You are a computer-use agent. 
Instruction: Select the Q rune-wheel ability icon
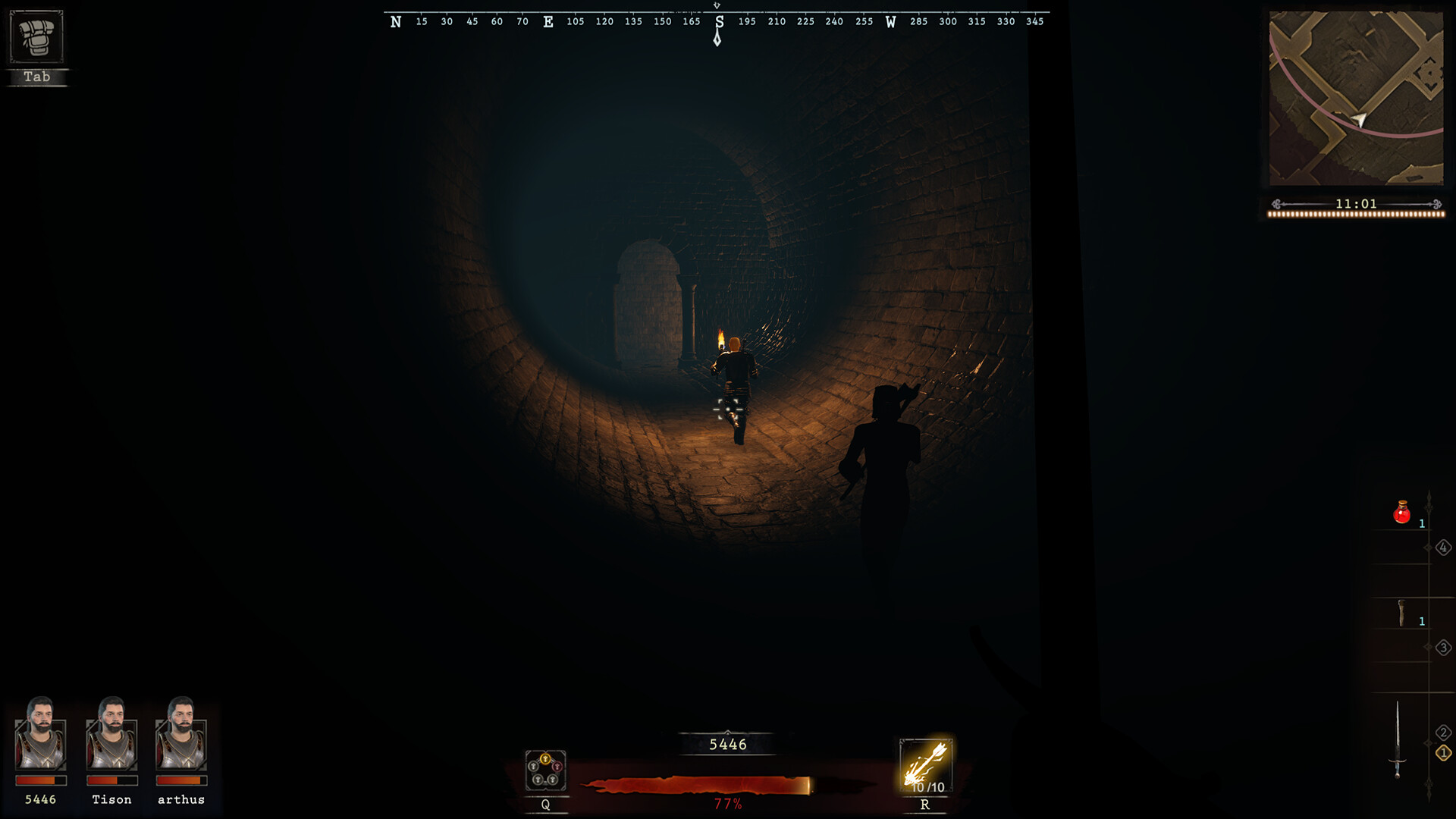coord(544,770)
